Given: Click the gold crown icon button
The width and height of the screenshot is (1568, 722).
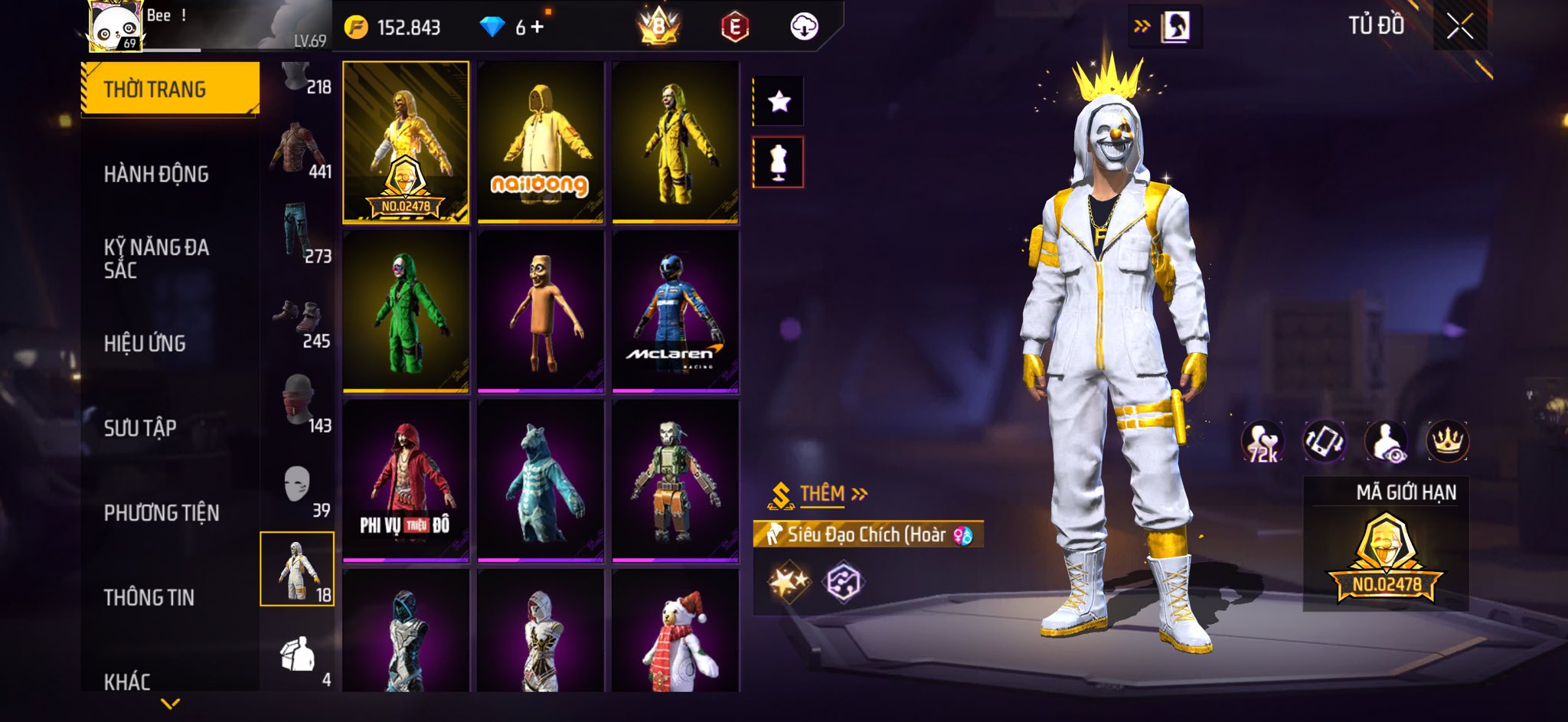Looking at the screenshot, I should pos(1447,442).
